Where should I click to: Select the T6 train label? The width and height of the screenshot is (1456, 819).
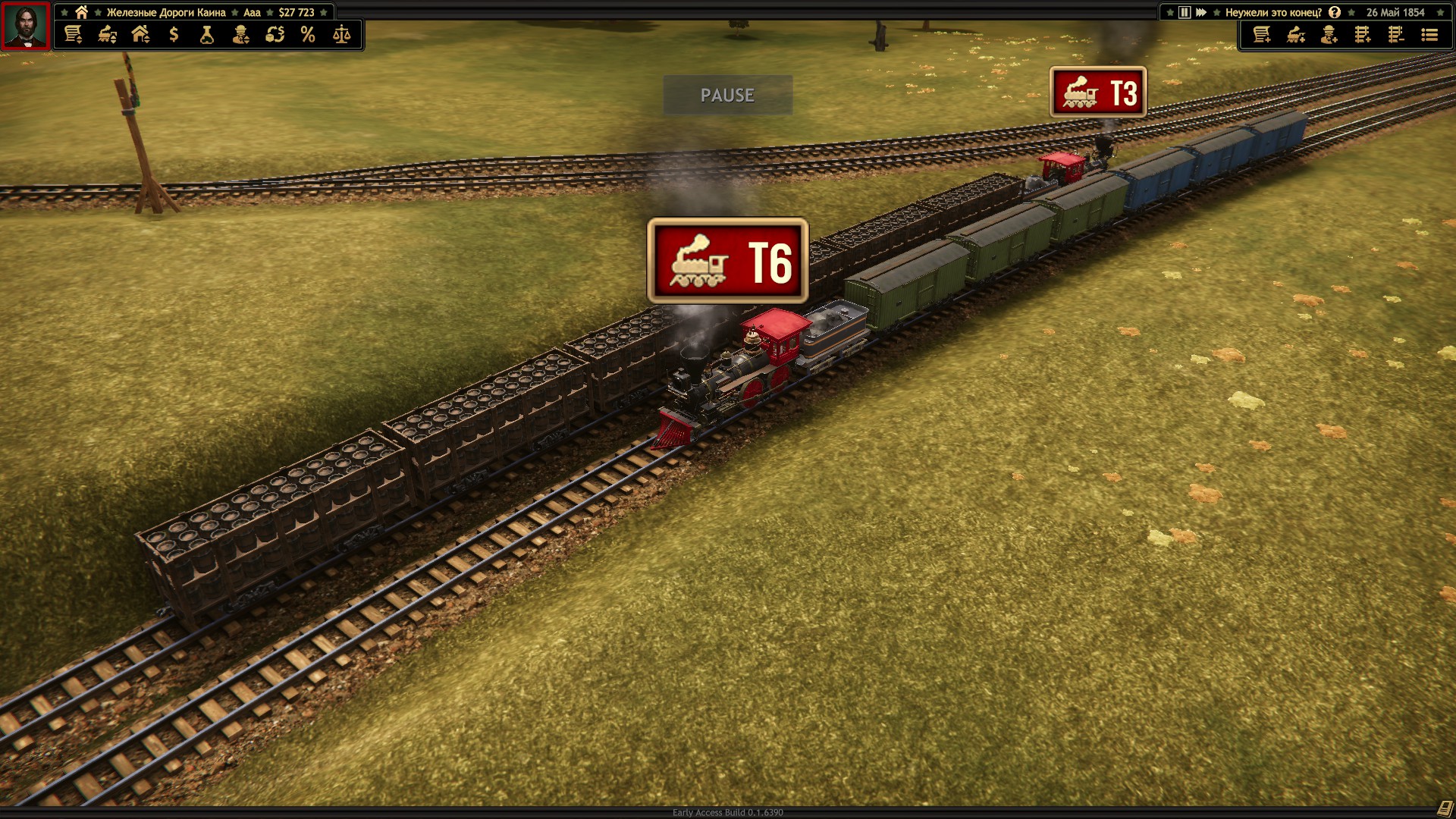coord(728,261)
